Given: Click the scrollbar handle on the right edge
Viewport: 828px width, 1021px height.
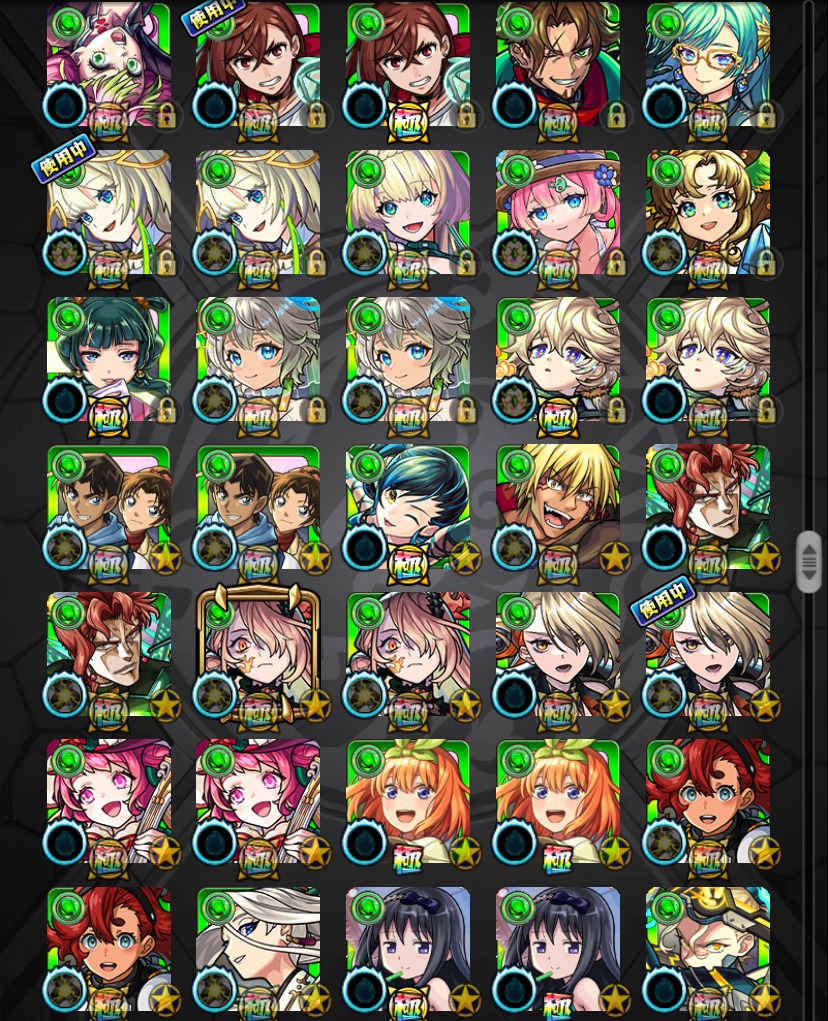Looking at the screenshot, I should (x=808, y=562).
